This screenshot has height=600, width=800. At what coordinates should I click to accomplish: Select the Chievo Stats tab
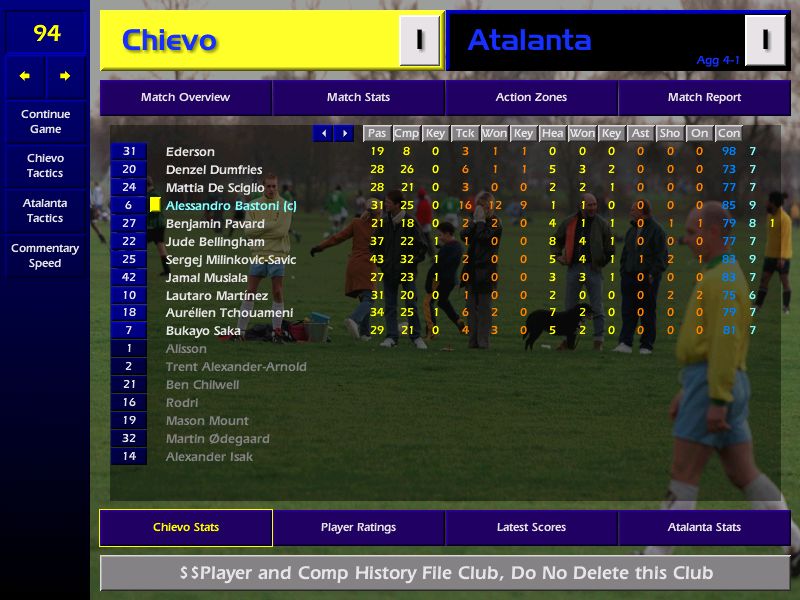pyautogui.click(x=185, y=528)
